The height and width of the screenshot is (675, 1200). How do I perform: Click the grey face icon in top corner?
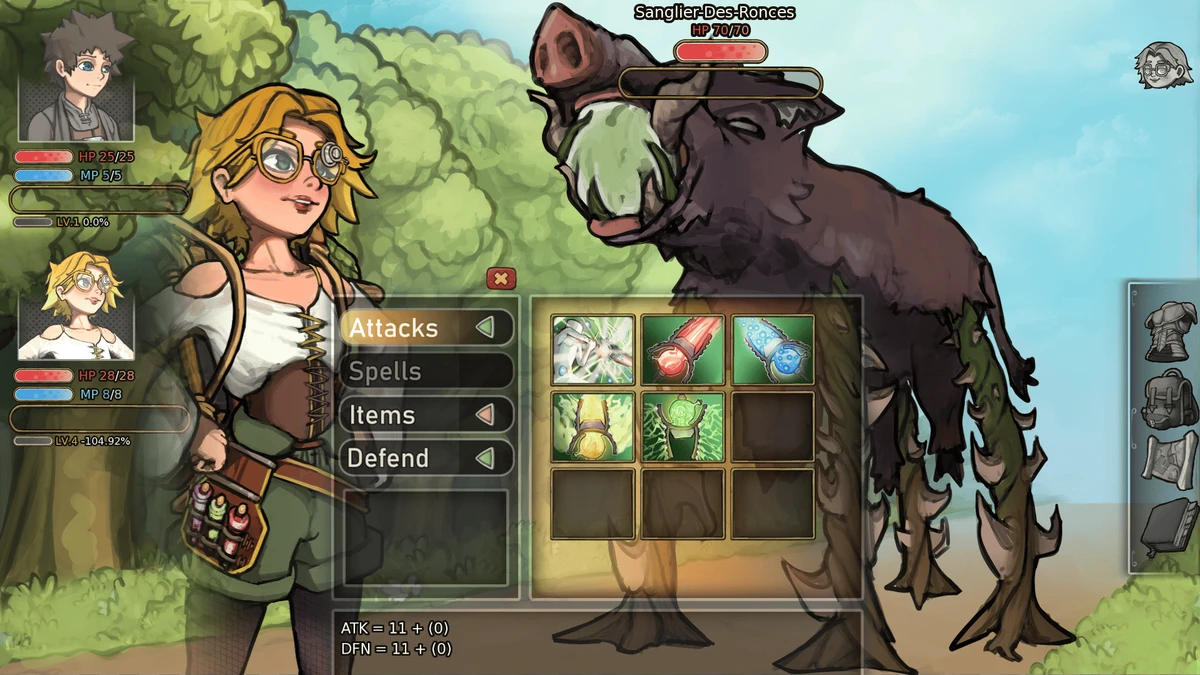coord(1162,66)
